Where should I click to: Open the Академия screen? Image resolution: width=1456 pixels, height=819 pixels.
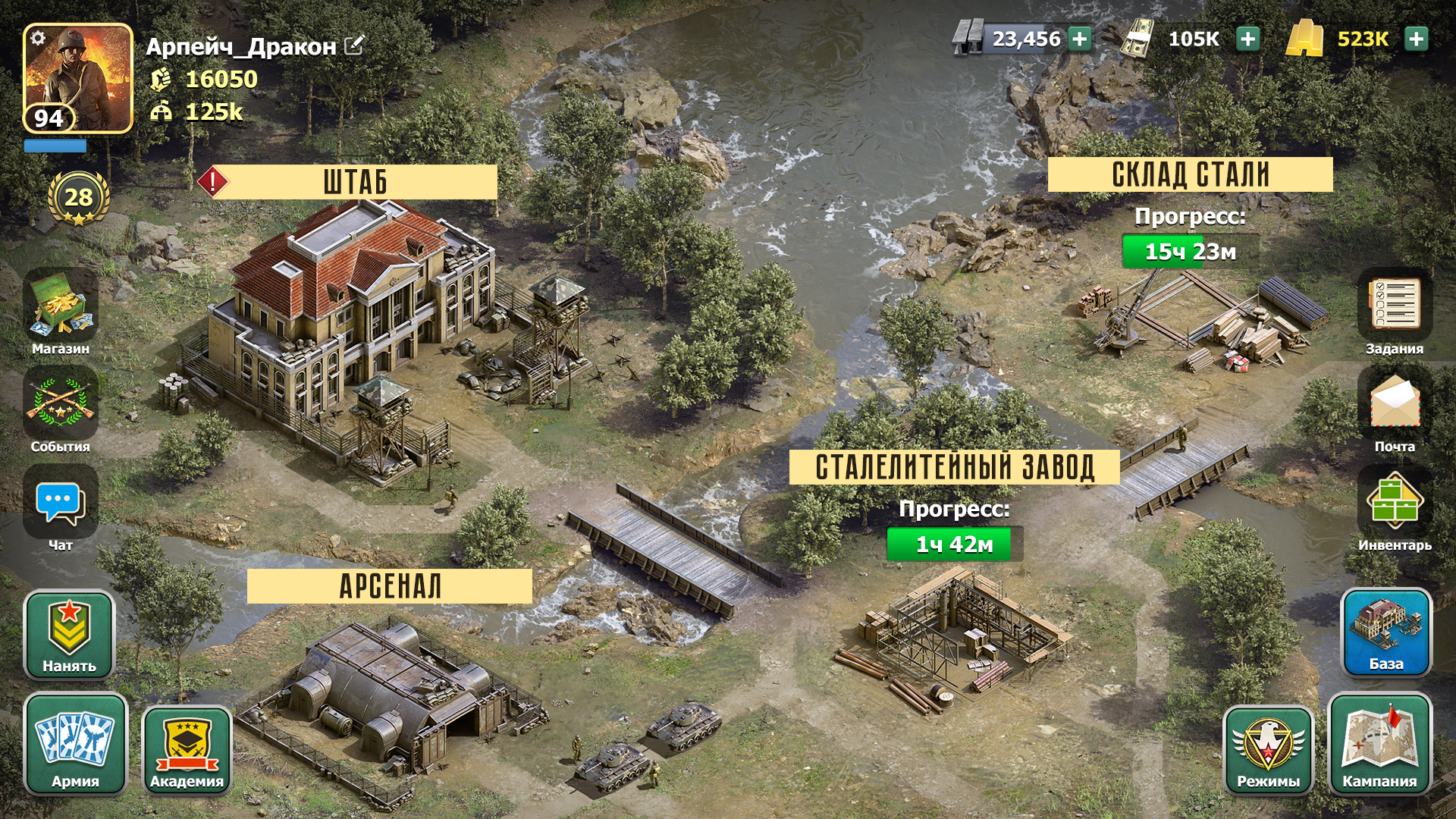click(x=187, y=747)
